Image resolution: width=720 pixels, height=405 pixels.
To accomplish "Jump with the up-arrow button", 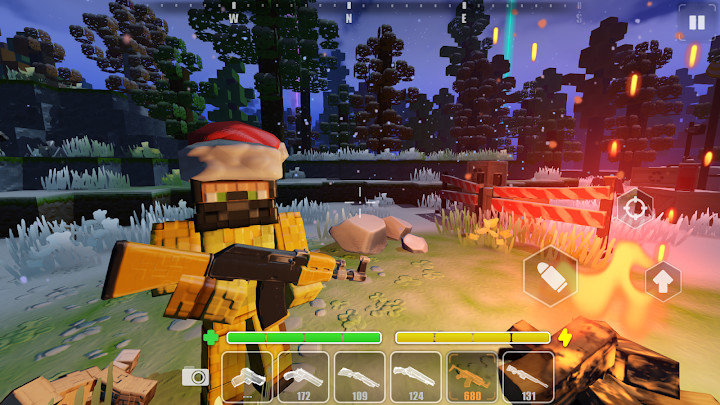I will pyautogui.click(x=662, y=281).
